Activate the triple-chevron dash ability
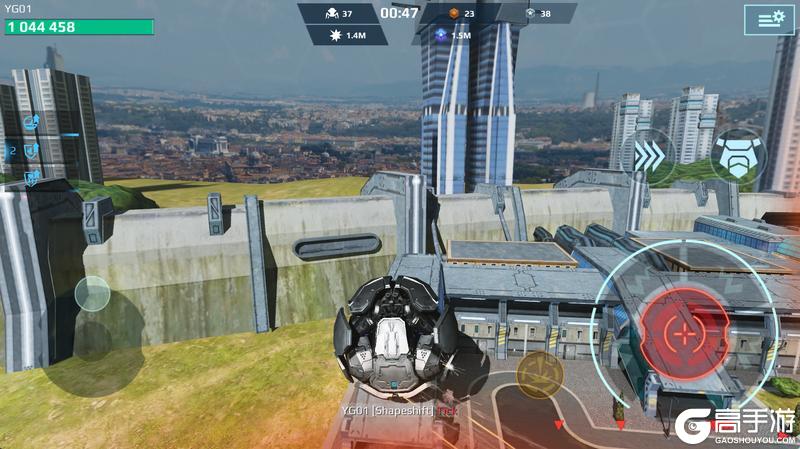The image size is (800, 449). pyautogui.click(x=647, y=154)
